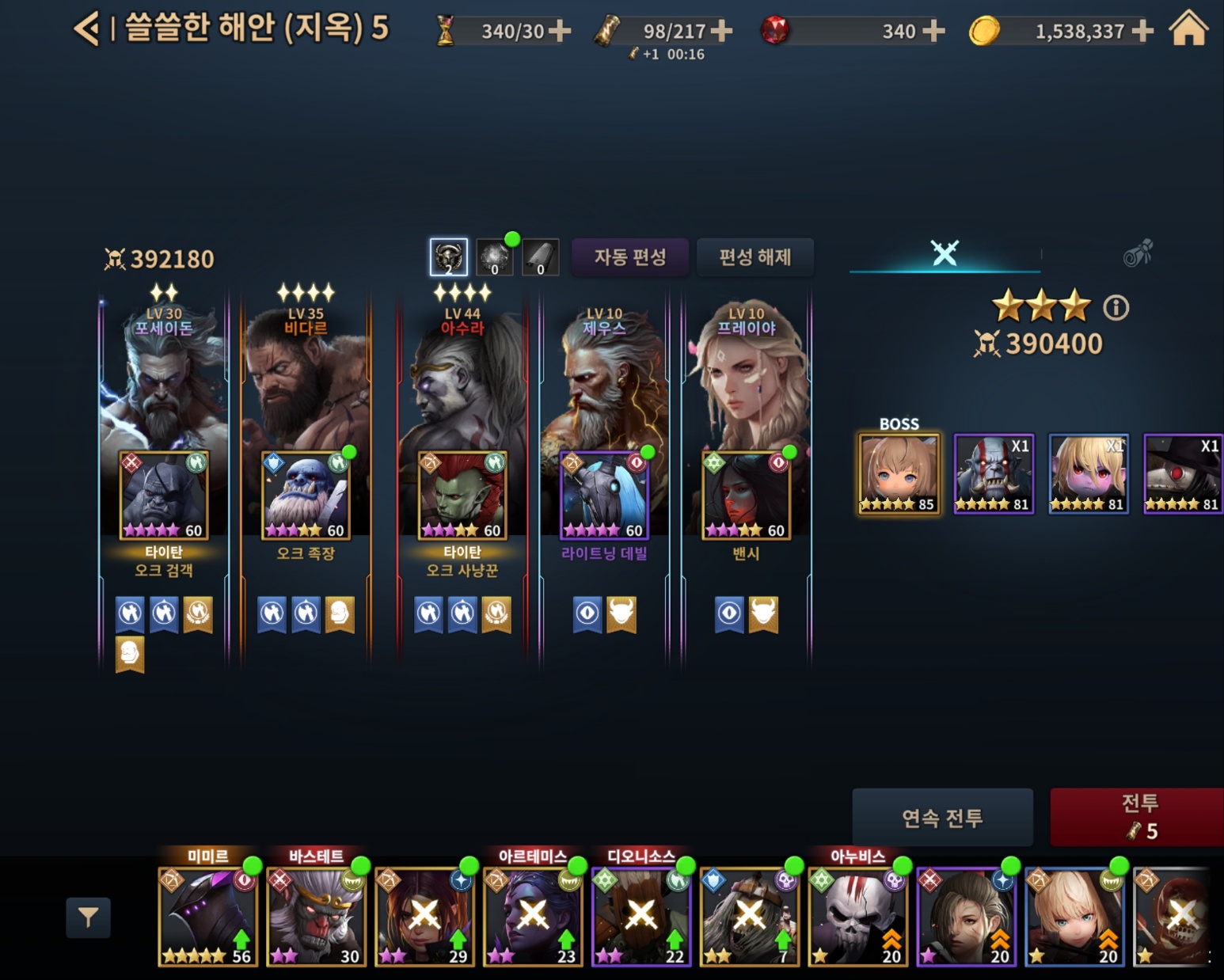The width and height of the screenshot is (1224, 980).
Task: Add hourglass stamina with plus button
Action: point(560,31)
